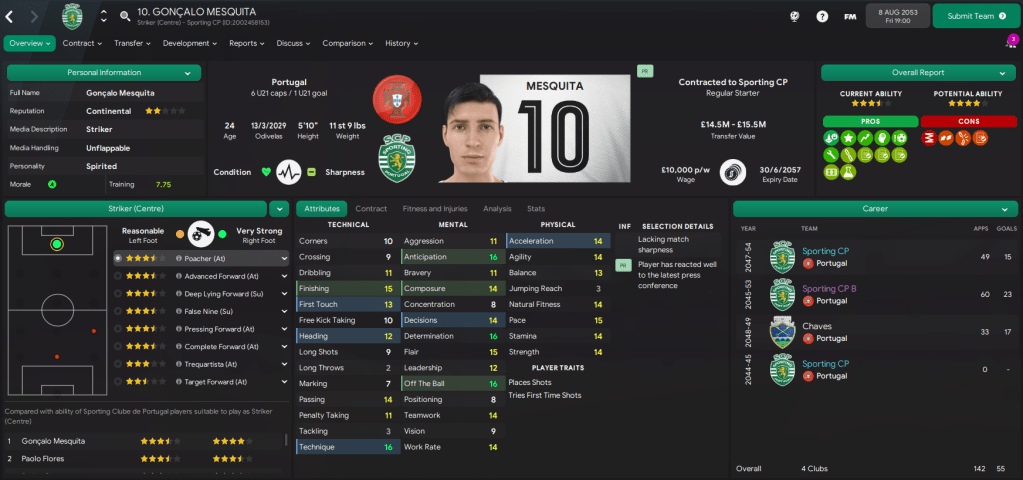Click the search magnifier icon

[x=125, y=16]
